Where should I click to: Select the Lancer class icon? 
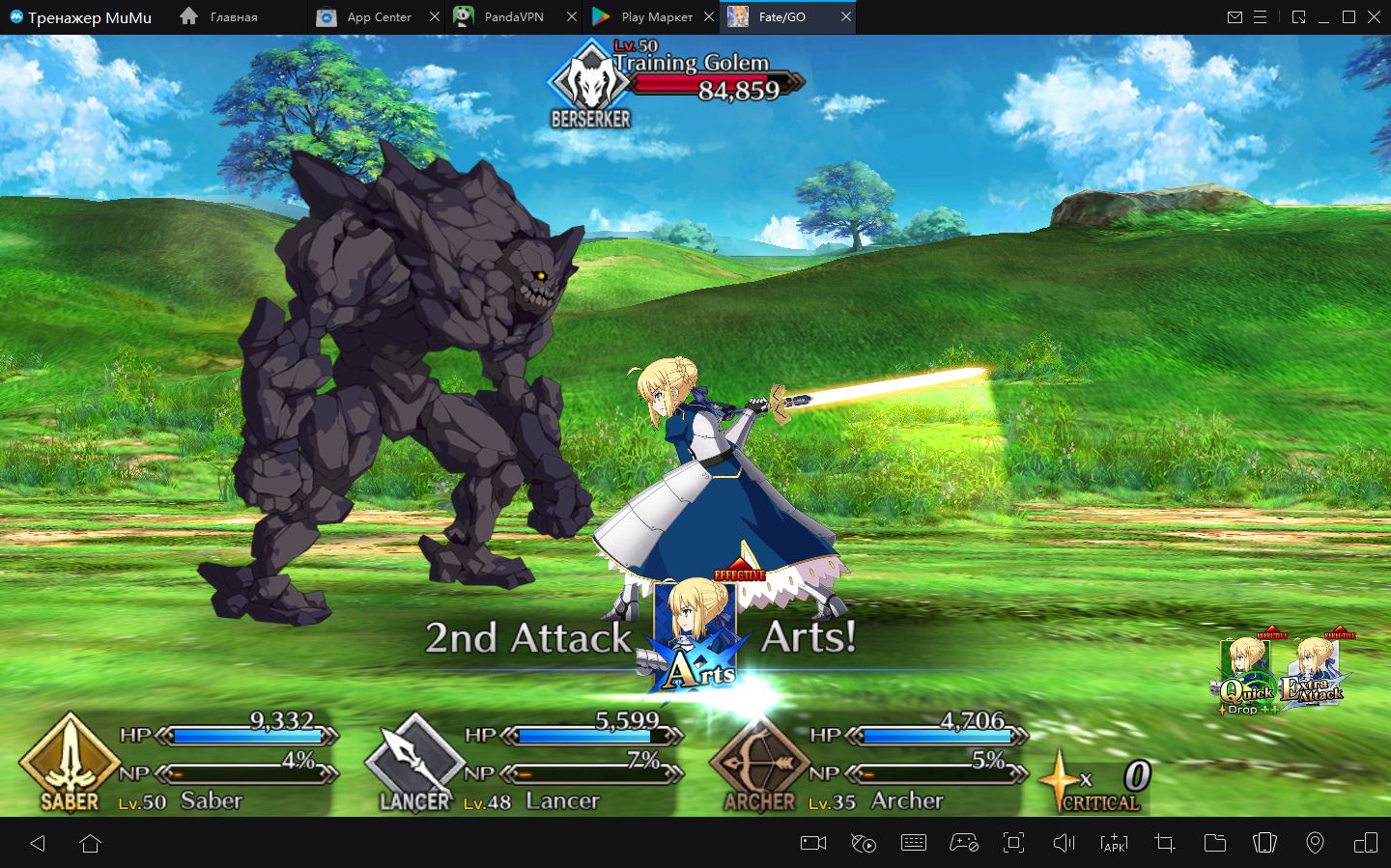pyautogui.click(x=414, y=763)
